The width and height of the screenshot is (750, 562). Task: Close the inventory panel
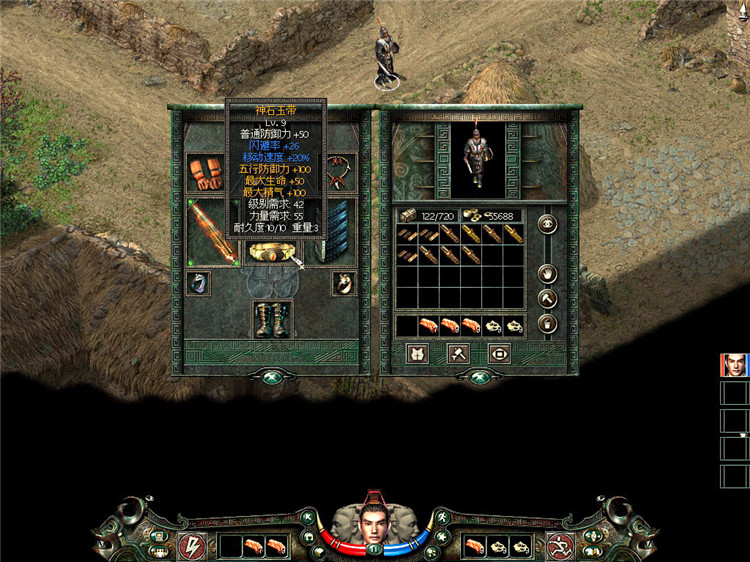pyautogui.click(x=473, y=376)
